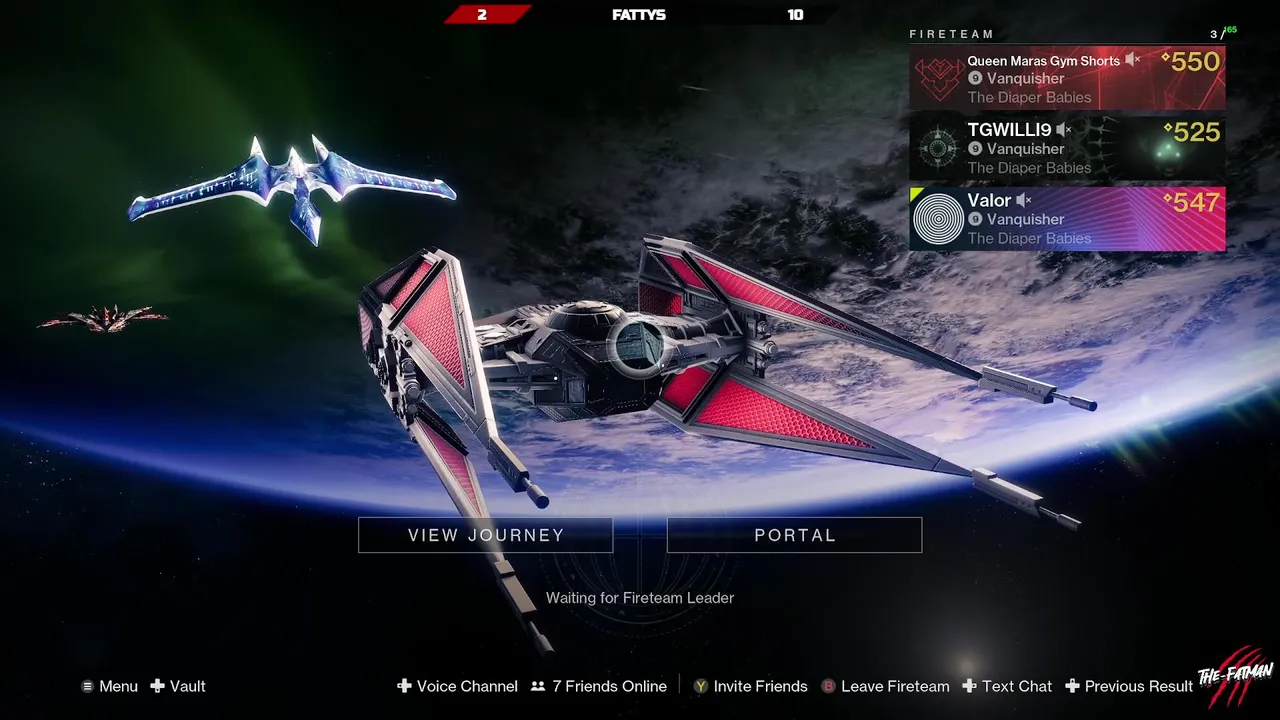Open the Vault

178,686
